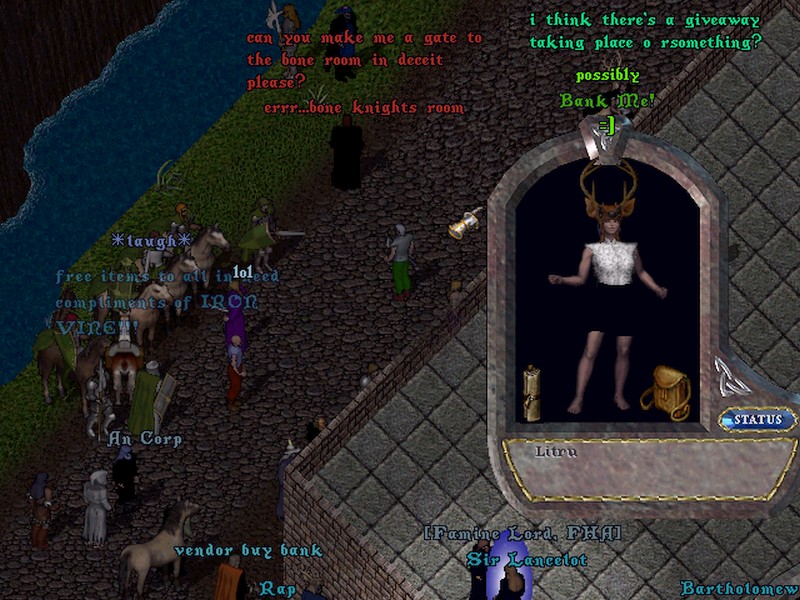800x600 pixels.
Task: Click the silver knot emblem above STATUS
Action: coord(731,377)
